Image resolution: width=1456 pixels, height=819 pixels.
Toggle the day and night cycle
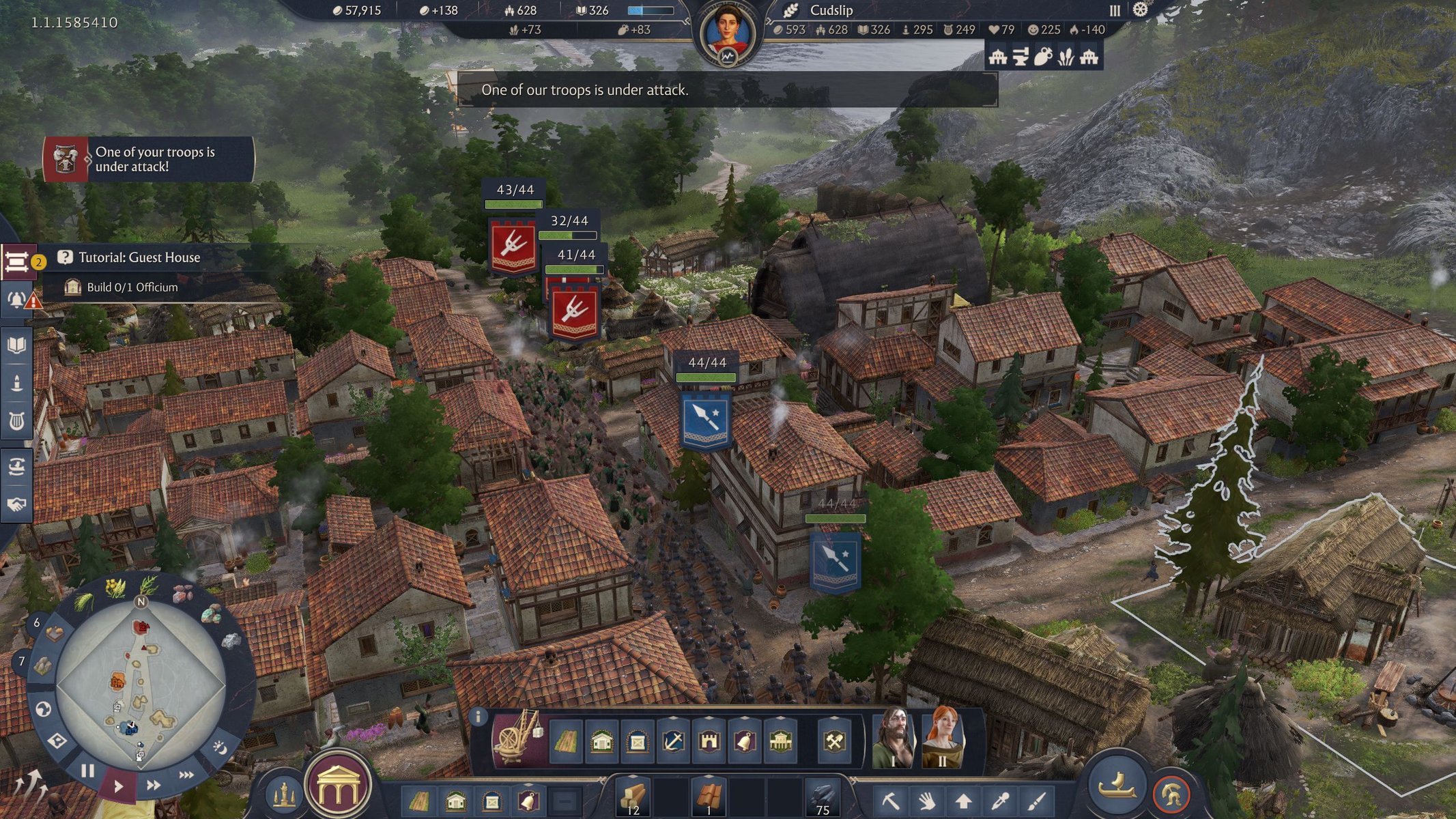coord(220,748)
